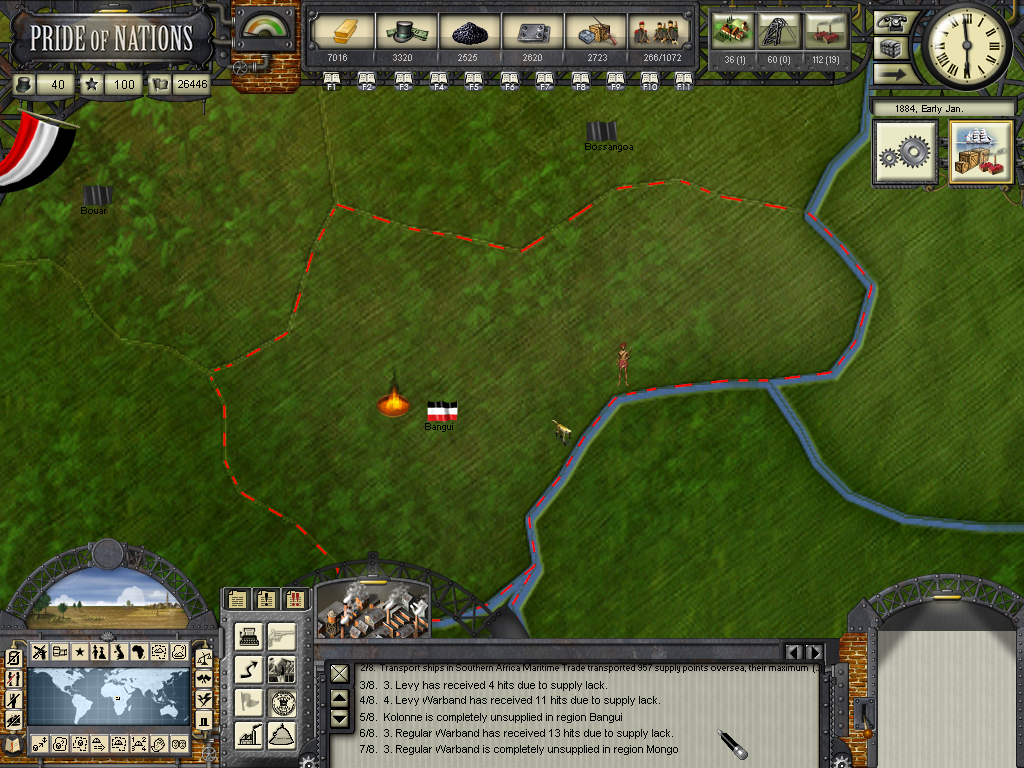Select the sailing ship trade mode button

tap(981, 153)
